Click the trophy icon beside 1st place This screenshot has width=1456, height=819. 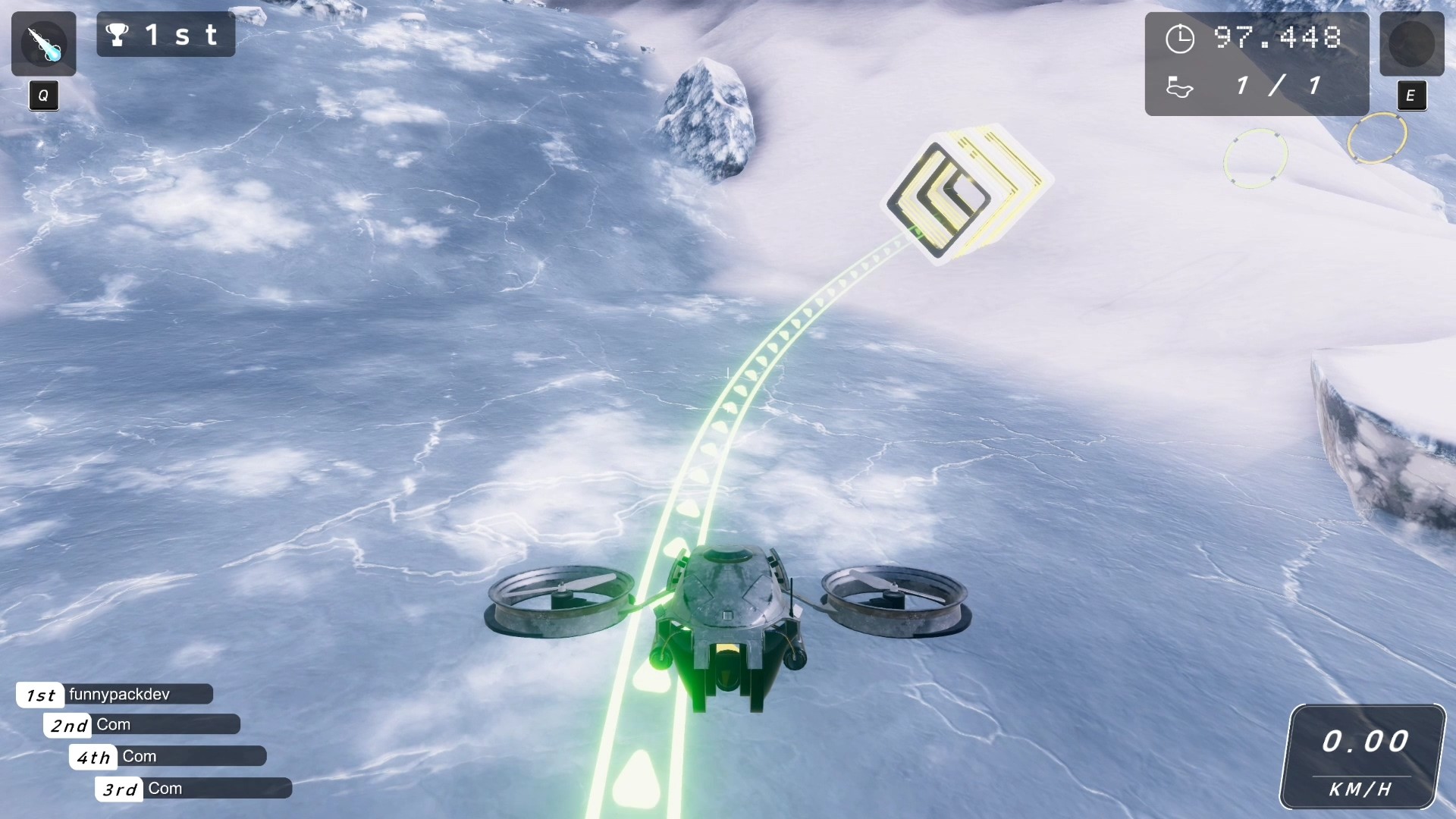[118, 34]
